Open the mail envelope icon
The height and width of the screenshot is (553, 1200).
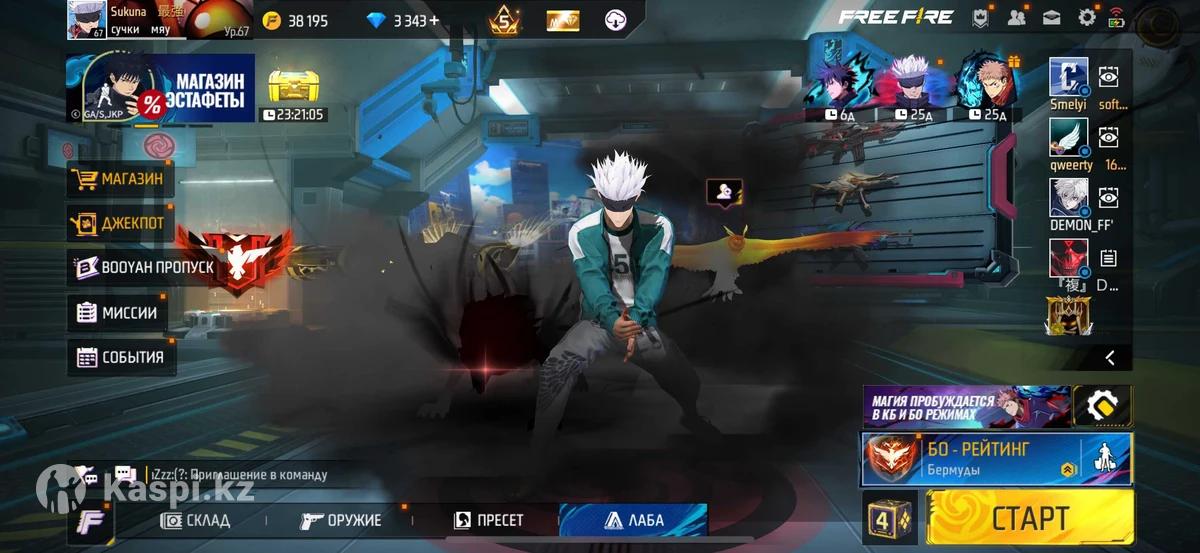pyautogui.click(x=1052, y=17)
